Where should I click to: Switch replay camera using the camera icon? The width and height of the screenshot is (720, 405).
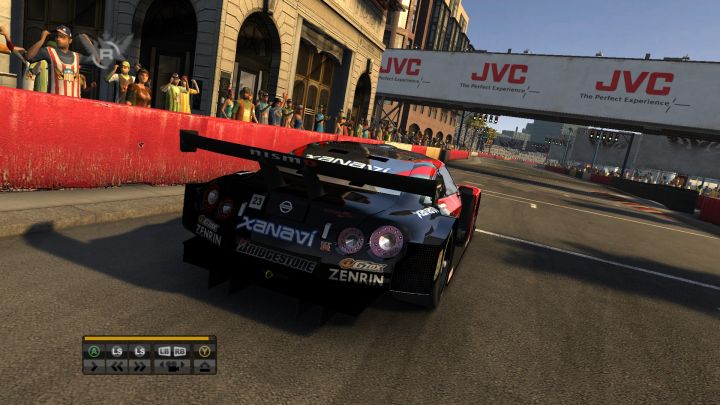(172, 366)
